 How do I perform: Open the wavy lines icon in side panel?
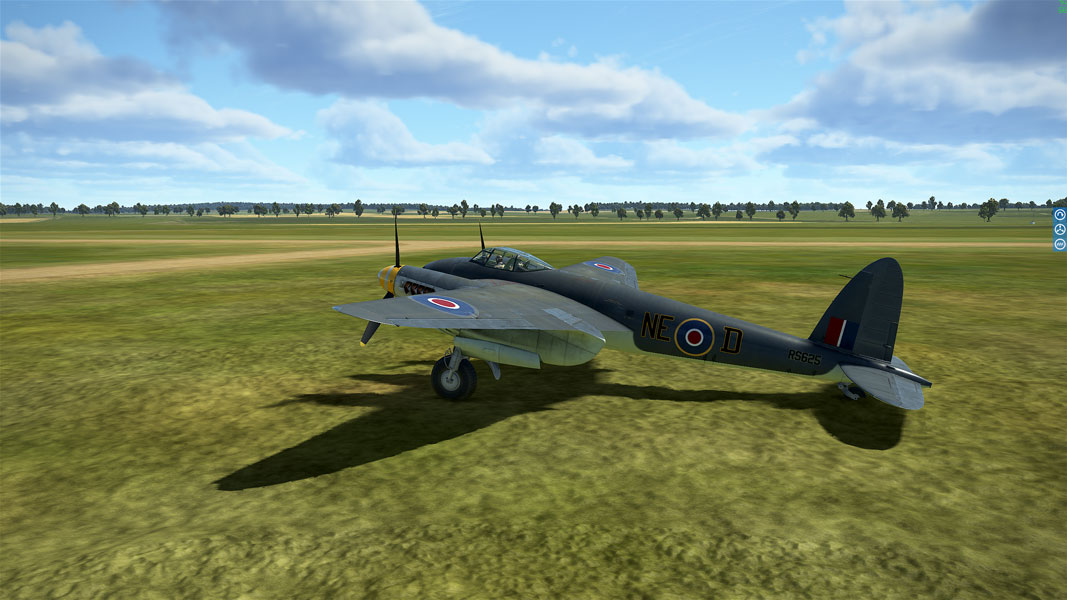(1060, 244)
